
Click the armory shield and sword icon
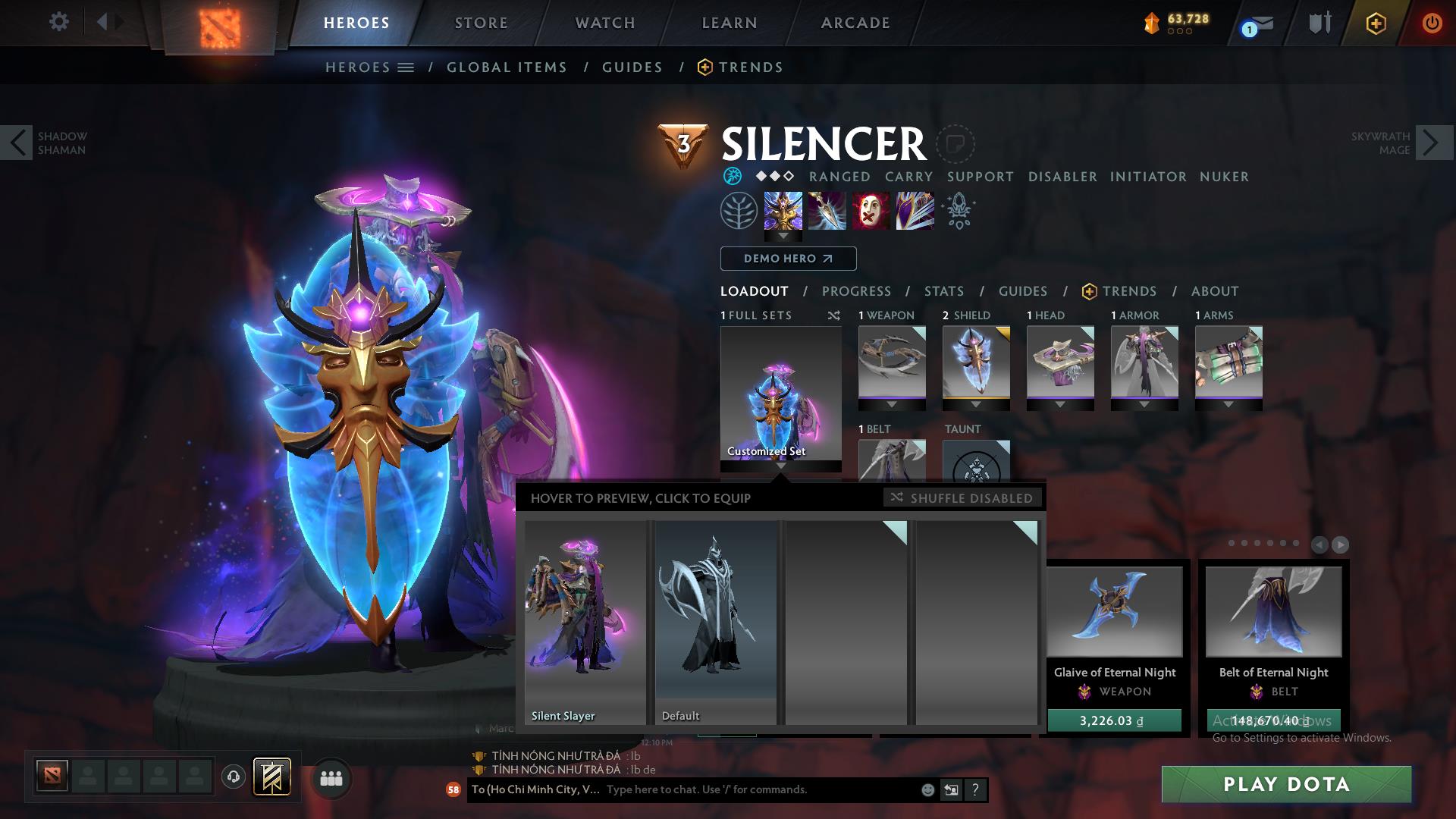pos(1321,21)
